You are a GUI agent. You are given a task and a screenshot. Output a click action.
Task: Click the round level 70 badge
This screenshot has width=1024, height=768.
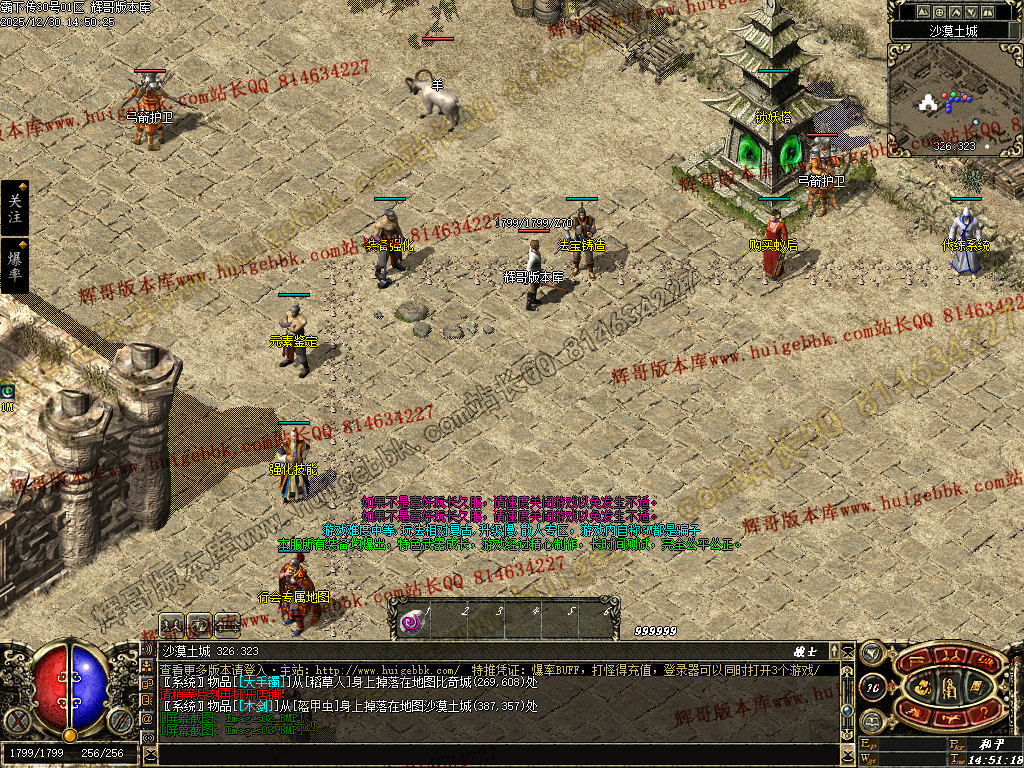click(x=872, y=687)
